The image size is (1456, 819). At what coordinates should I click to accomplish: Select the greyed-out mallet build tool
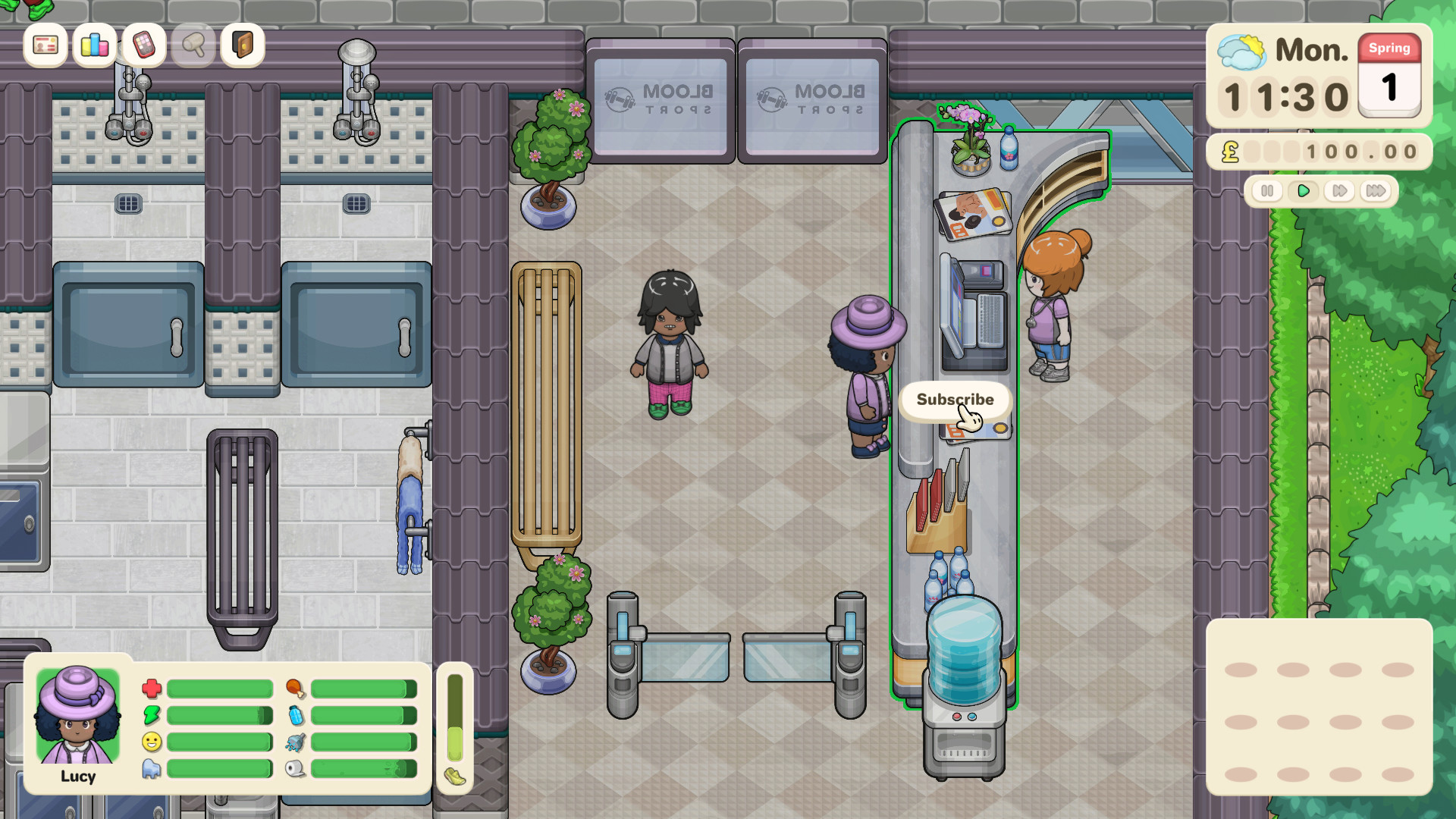(x=193, y=45)
